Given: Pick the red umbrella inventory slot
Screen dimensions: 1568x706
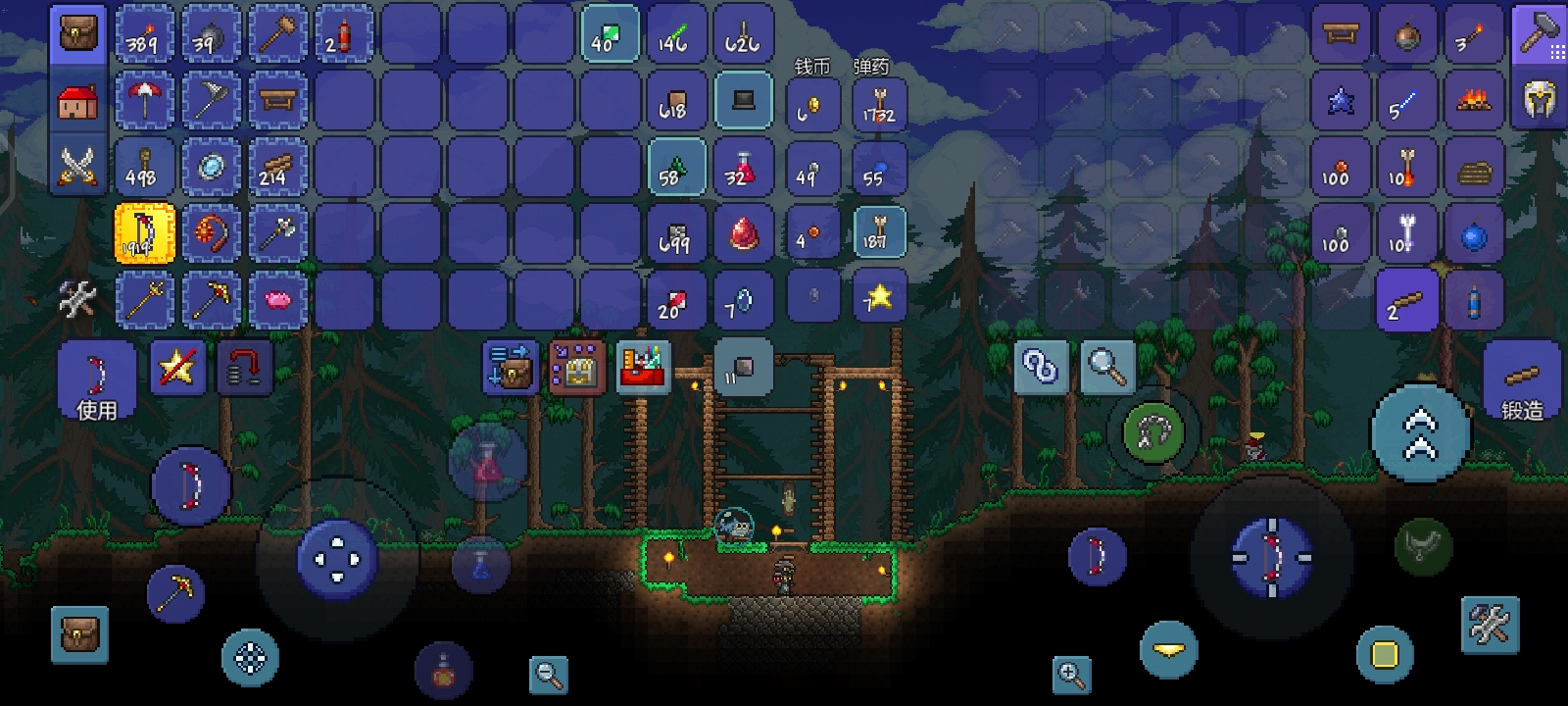Looking at the screenshot, I should (144, 101).
